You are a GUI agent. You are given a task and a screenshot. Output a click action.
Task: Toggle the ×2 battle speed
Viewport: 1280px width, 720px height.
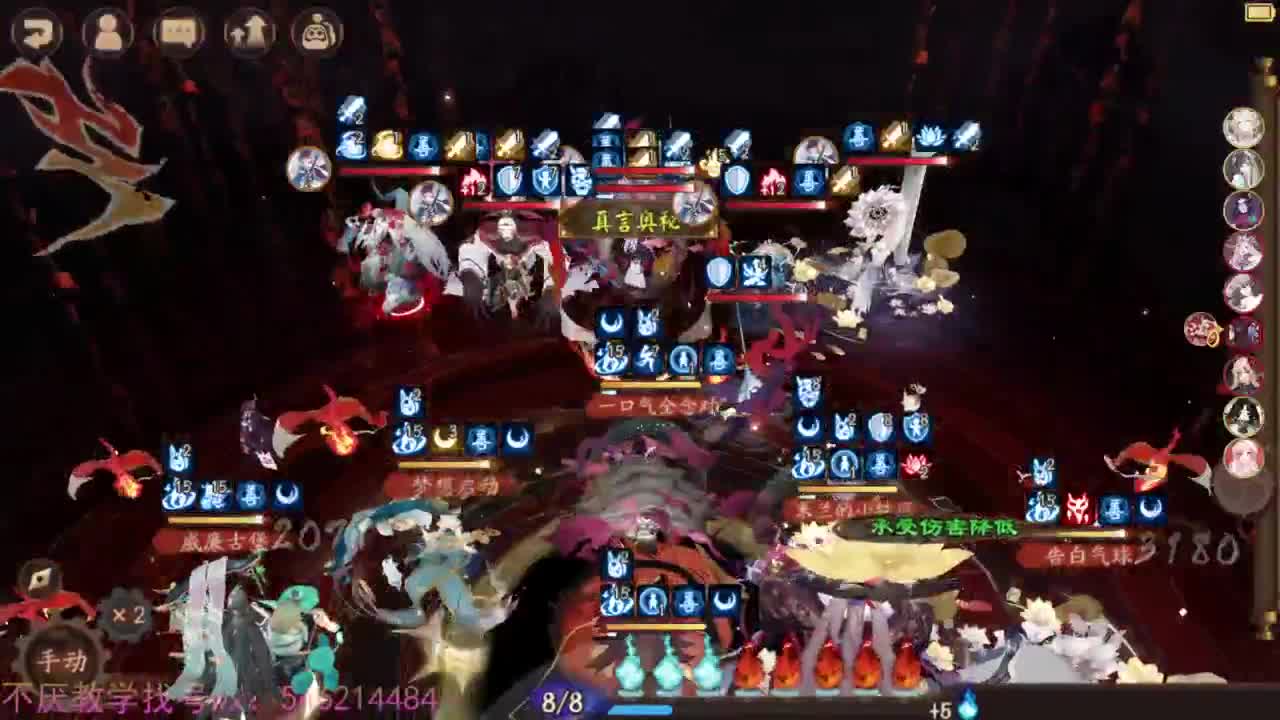[x=126, y=616]
